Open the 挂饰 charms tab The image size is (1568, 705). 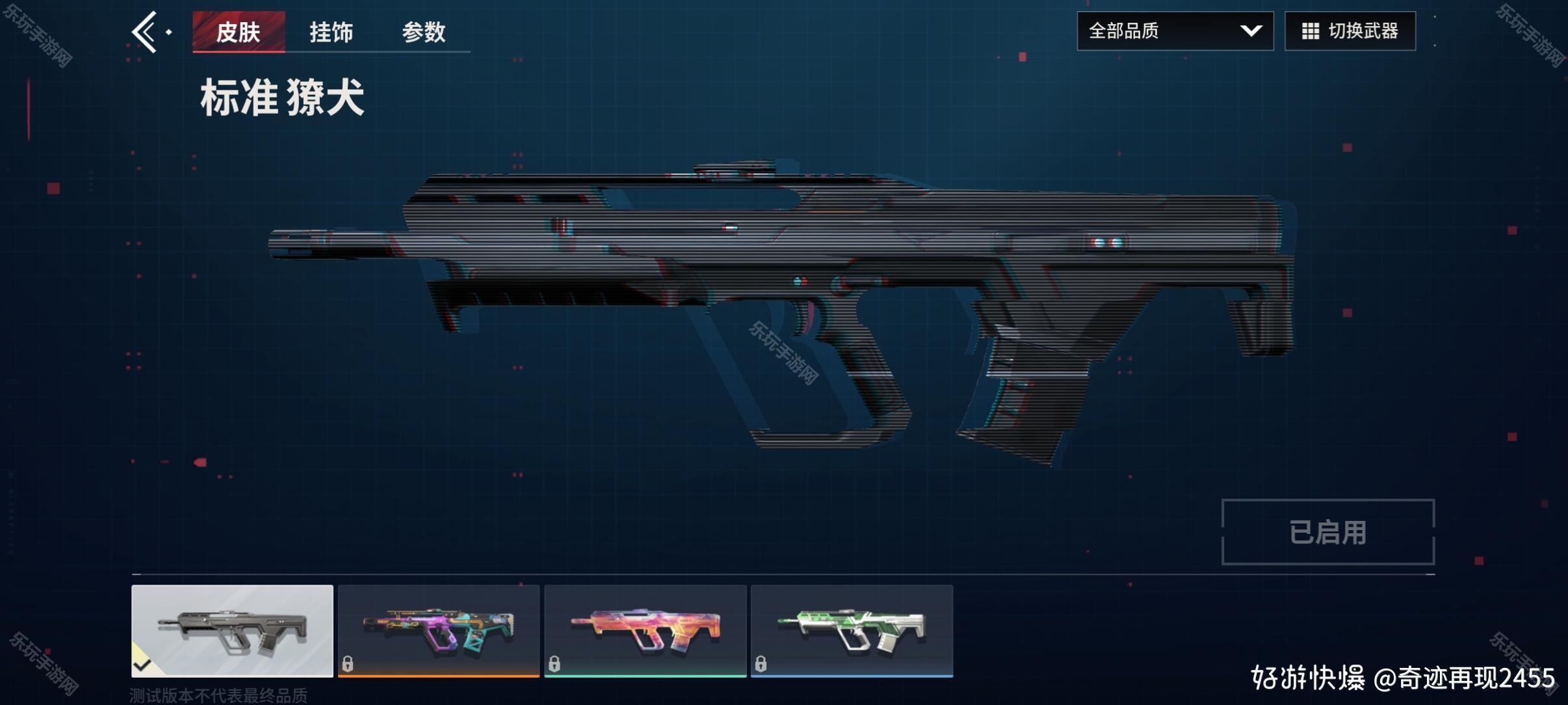(331, 32)
